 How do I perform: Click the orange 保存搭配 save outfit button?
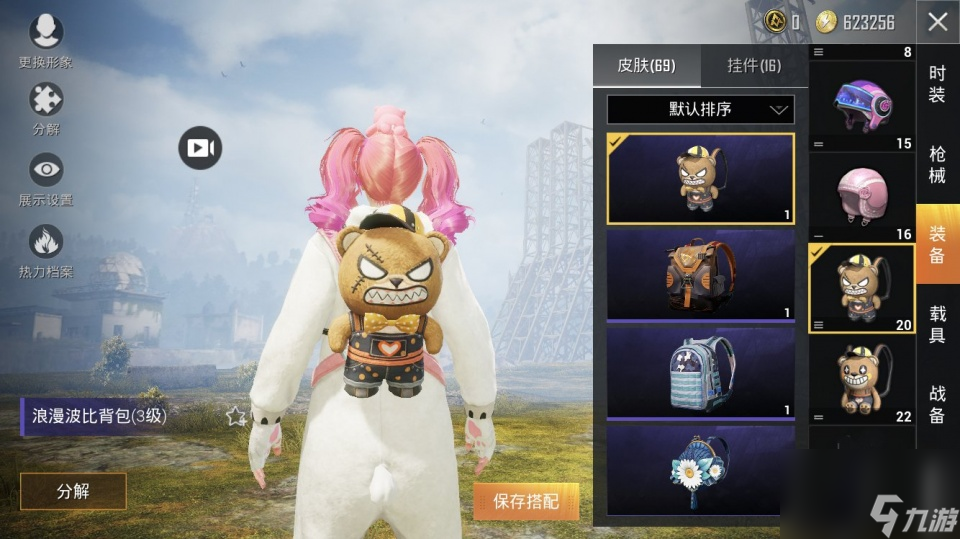[x=526, y=501]
